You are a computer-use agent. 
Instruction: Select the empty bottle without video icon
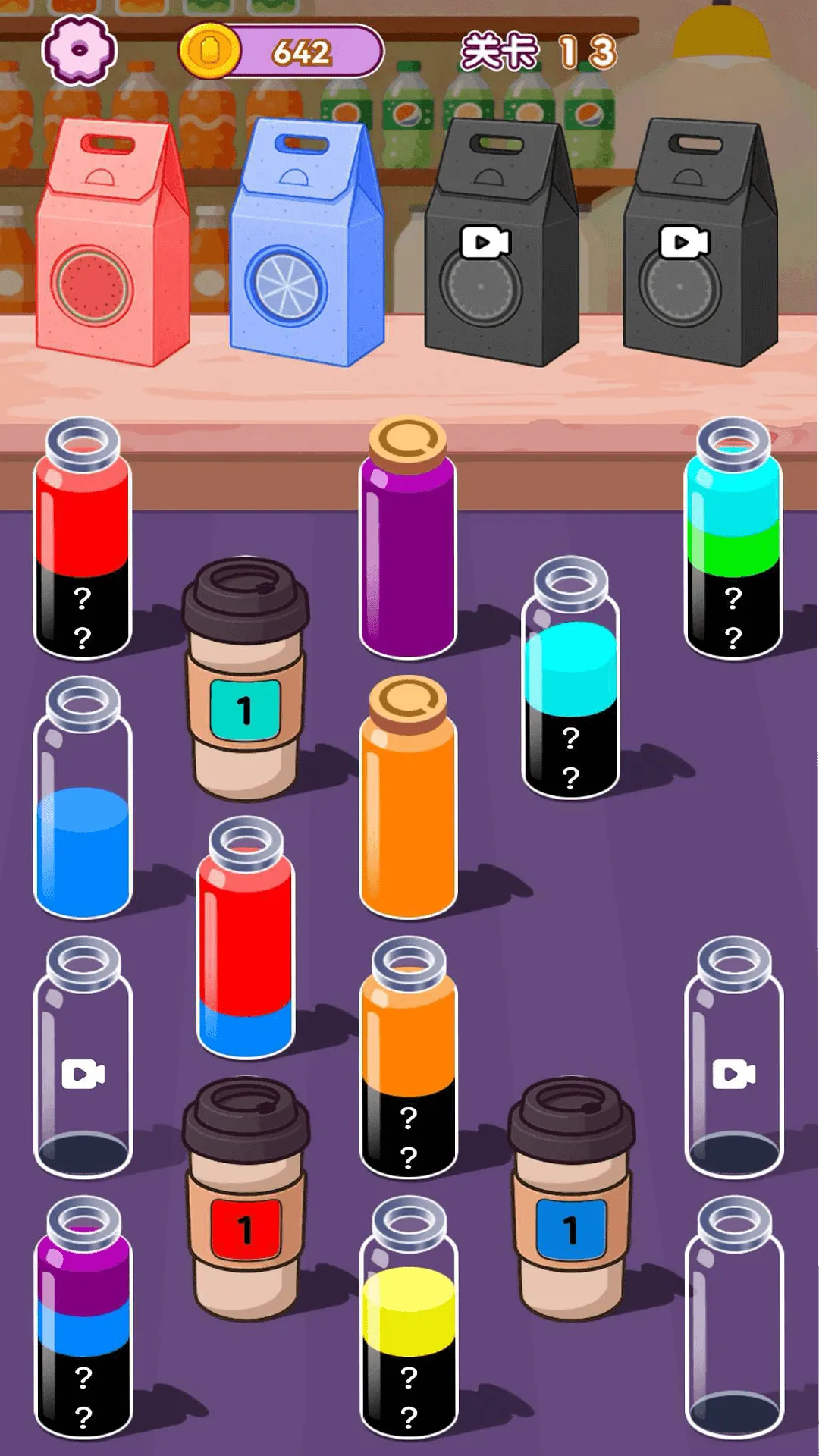733,1321
